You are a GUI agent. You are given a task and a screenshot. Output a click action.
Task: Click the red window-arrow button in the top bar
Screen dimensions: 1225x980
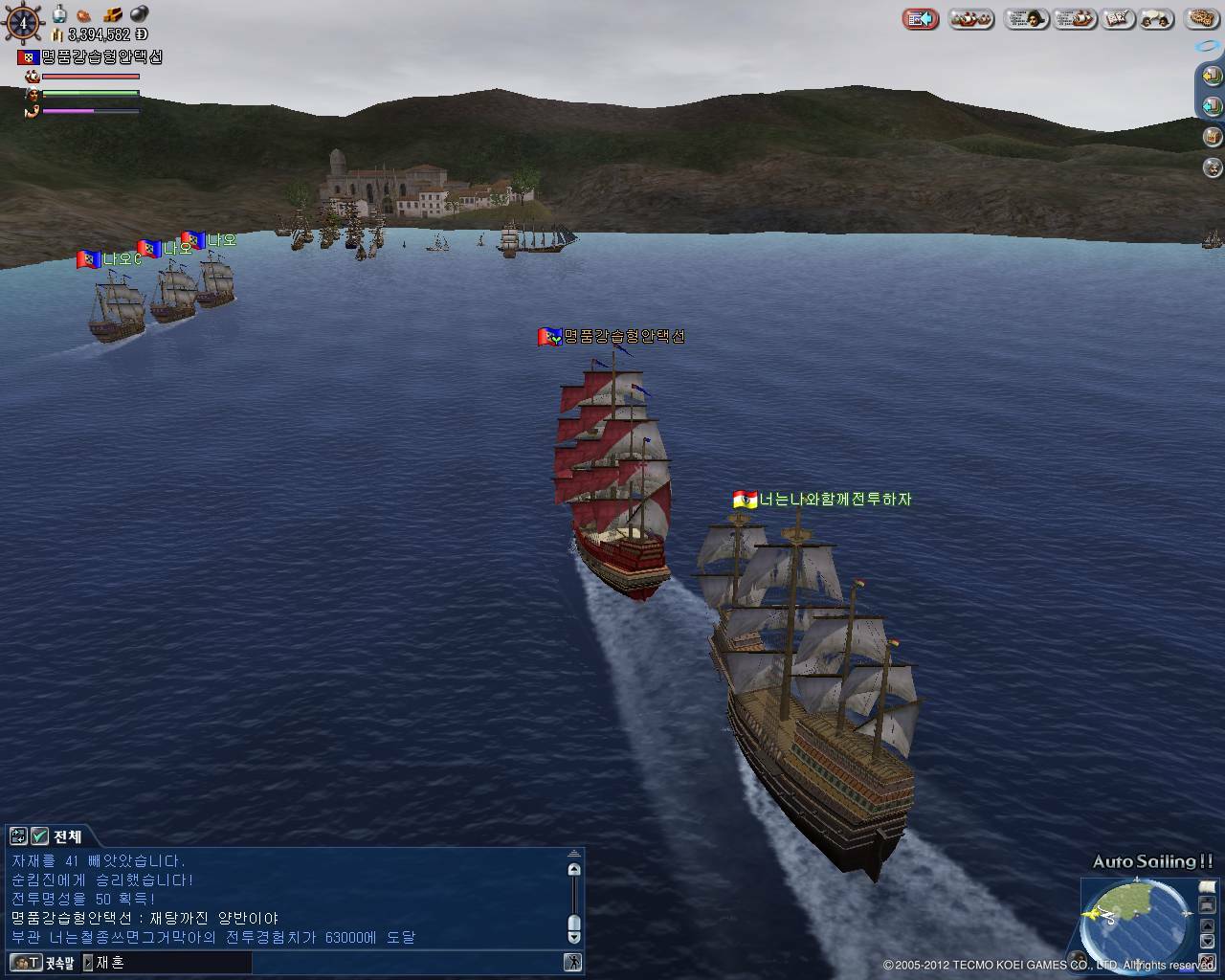(x=921, y=18)
